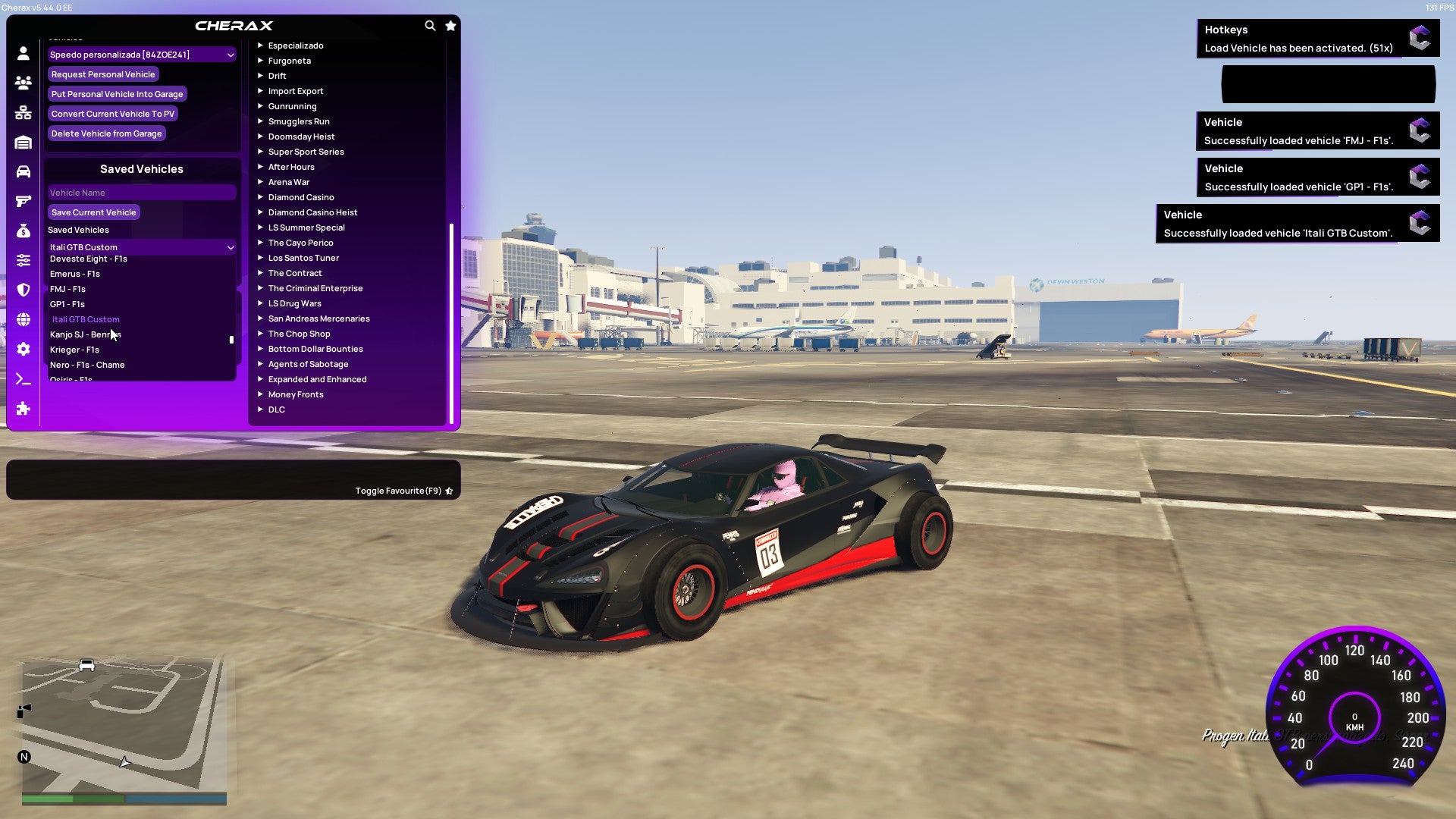Open the money bag menu icon
Screen dimensions: 1456x819
23,230
